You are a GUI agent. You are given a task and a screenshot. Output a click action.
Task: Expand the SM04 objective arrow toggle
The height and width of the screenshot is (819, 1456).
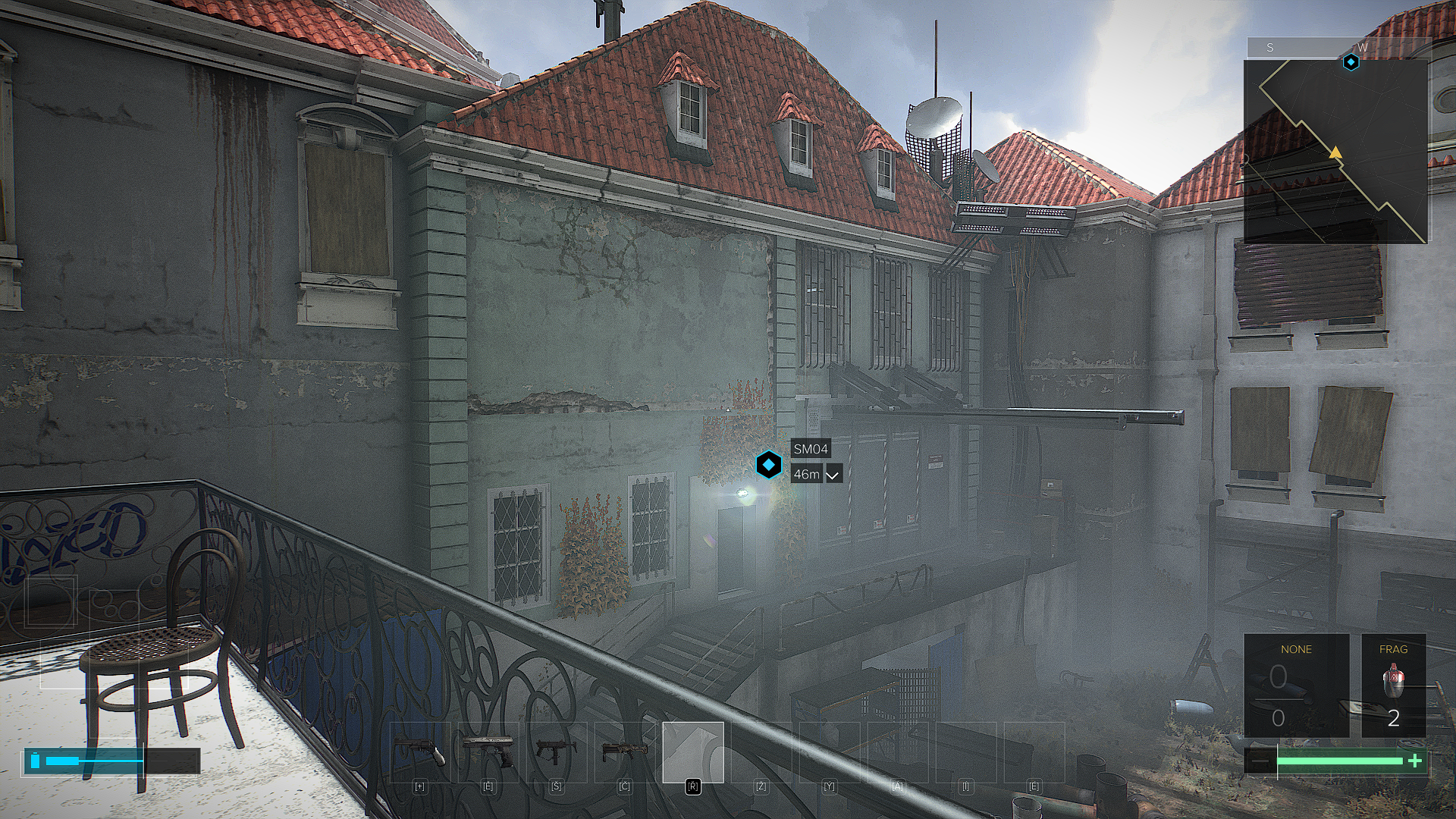click(x=833, y=475)
